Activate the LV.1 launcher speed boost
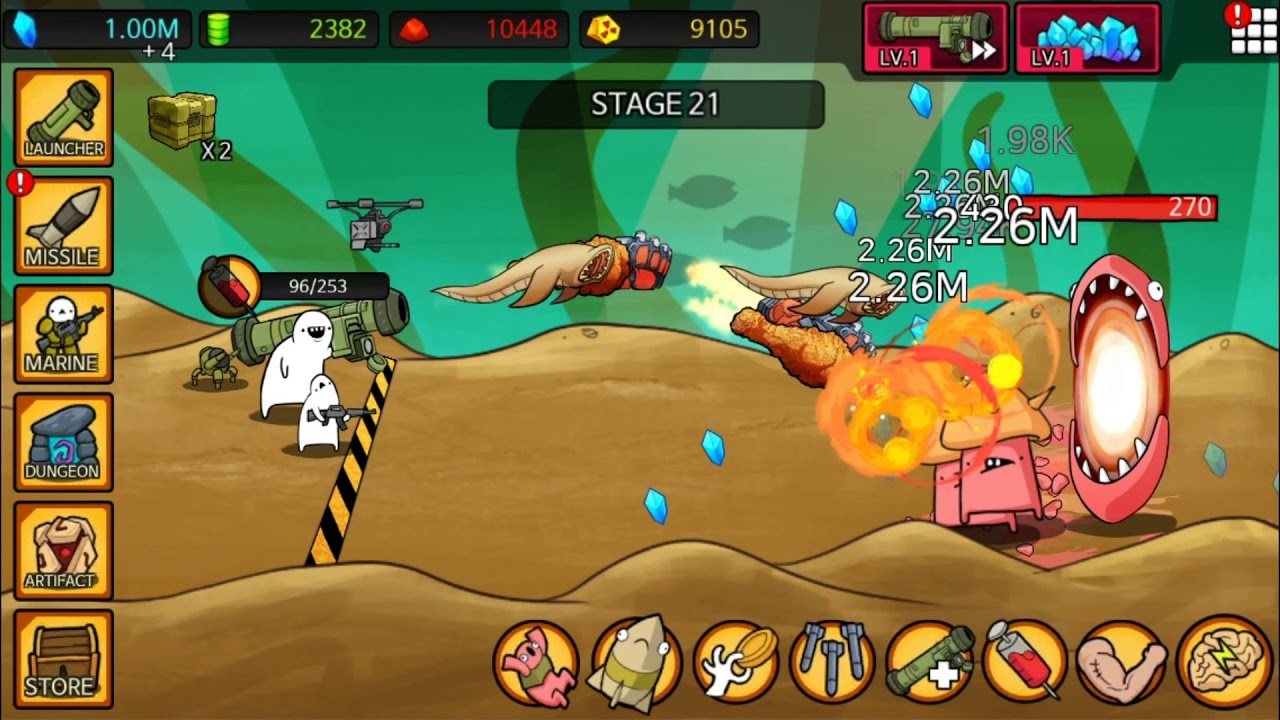 click(936, 38)
